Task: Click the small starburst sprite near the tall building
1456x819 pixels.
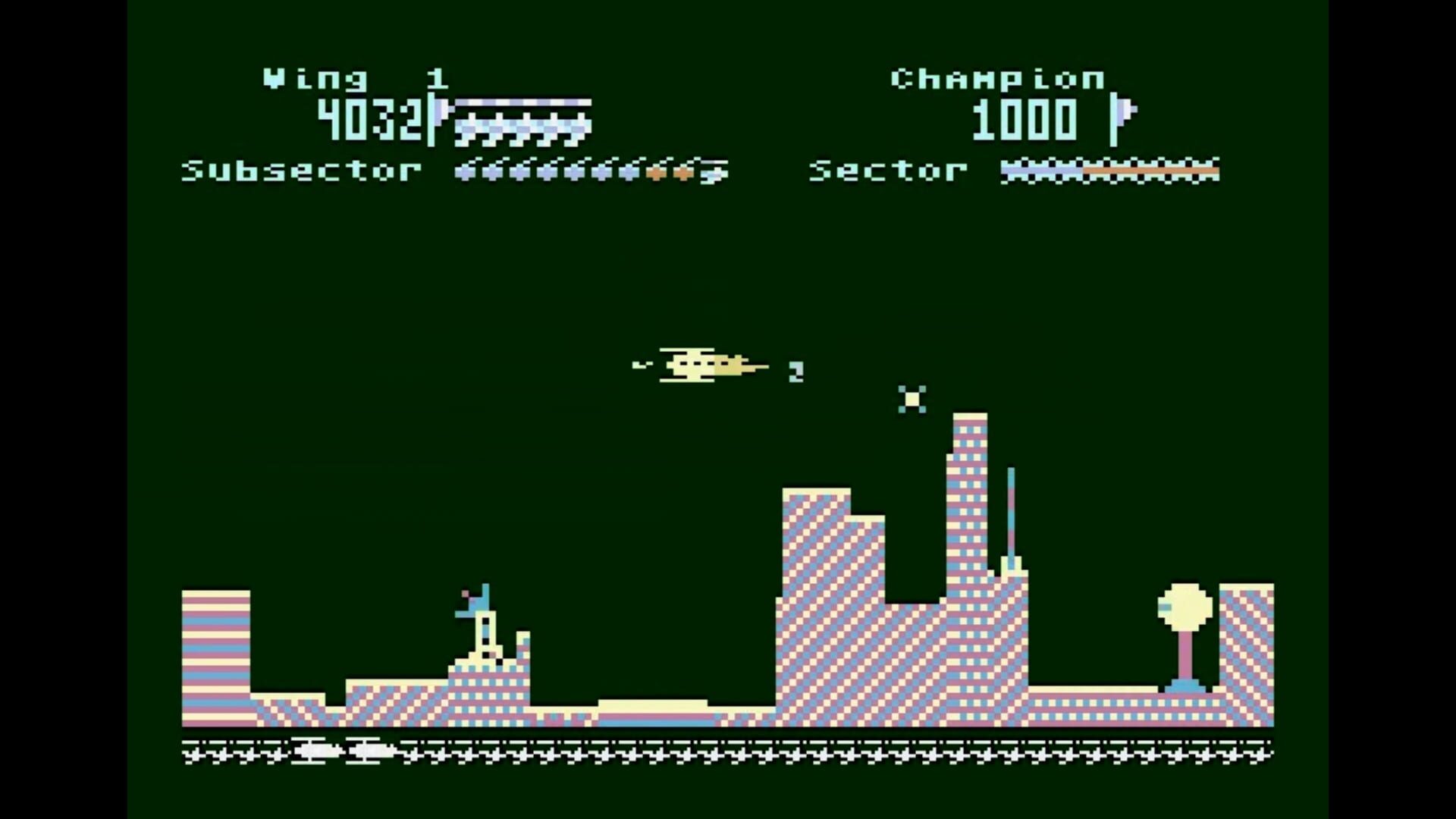Action: click(912, 399)
